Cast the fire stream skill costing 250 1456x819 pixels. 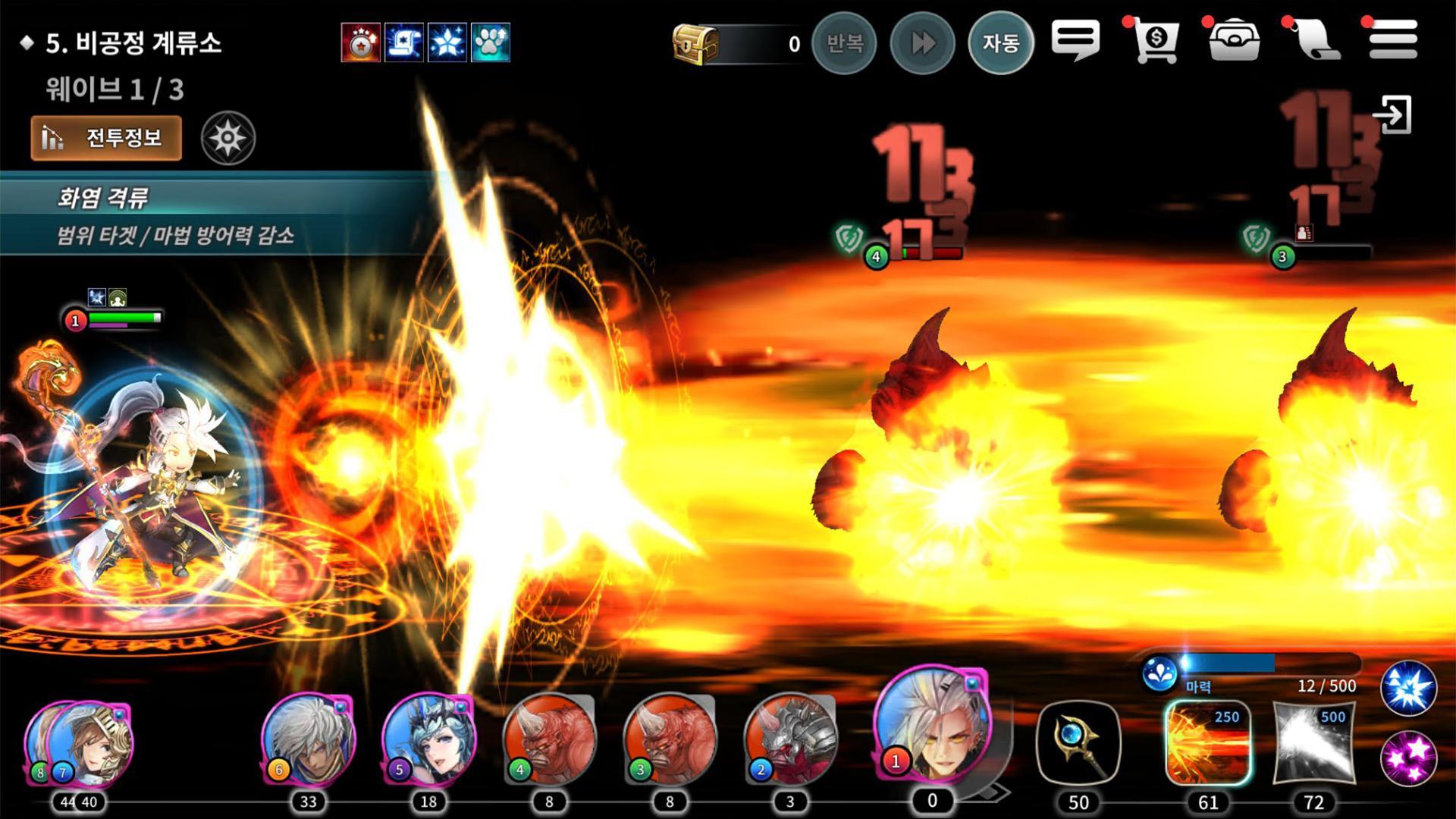(x=1208, y=743)
